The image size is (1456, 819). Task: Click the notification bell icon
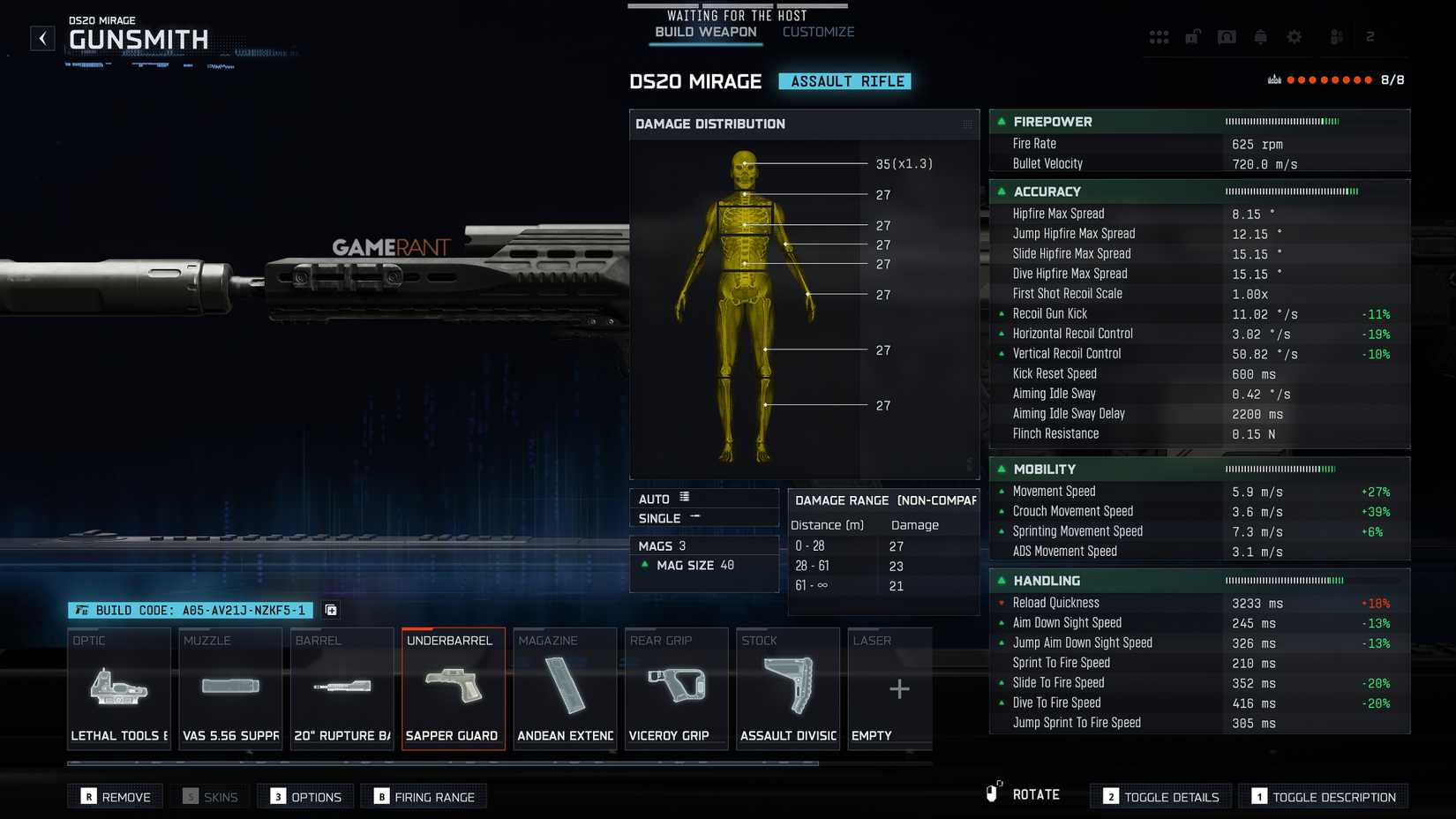1260,37
